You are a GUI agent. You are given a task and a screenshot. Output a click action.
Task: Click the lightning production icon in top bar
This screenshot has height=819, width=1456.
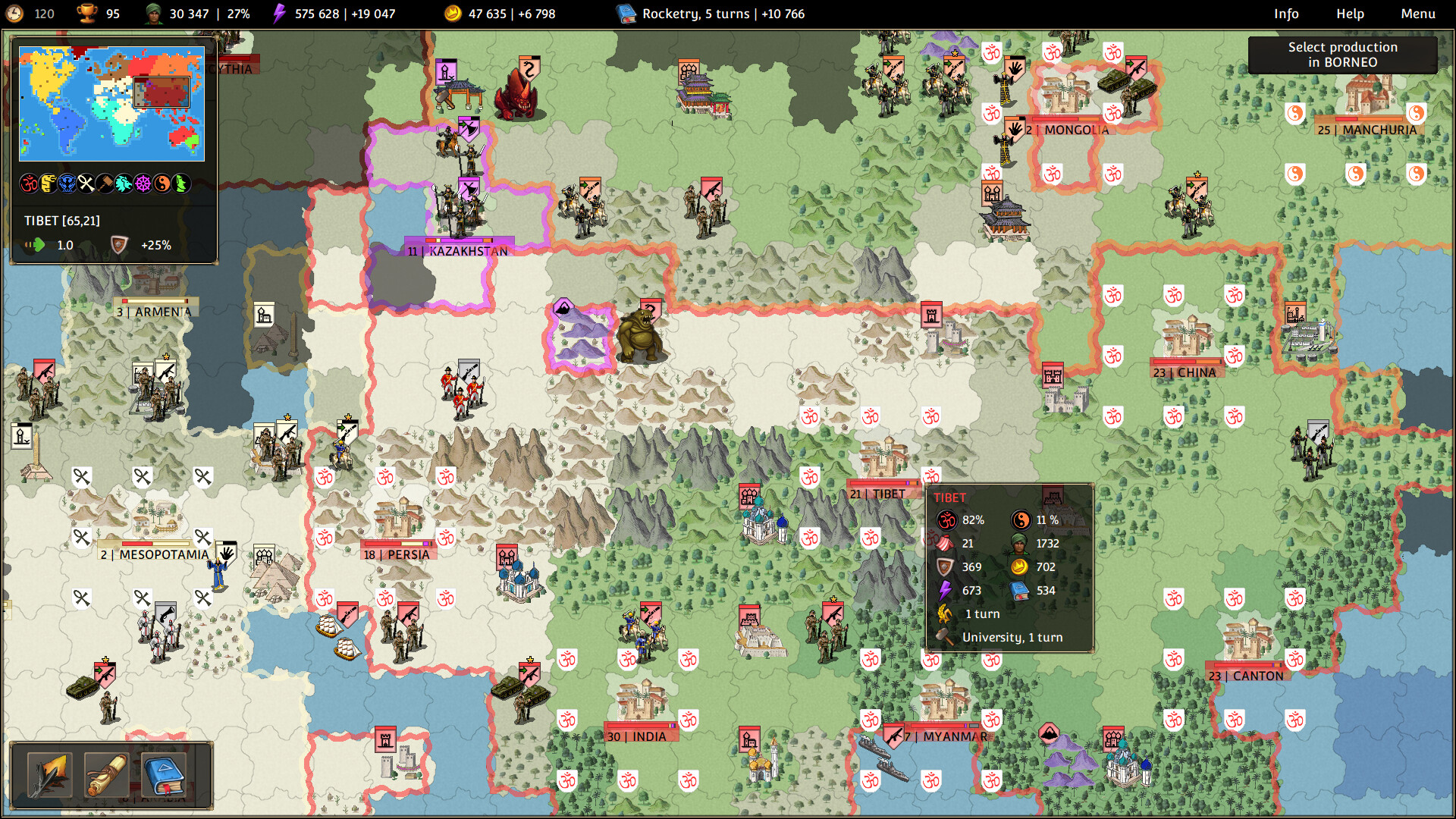[281, 13]
